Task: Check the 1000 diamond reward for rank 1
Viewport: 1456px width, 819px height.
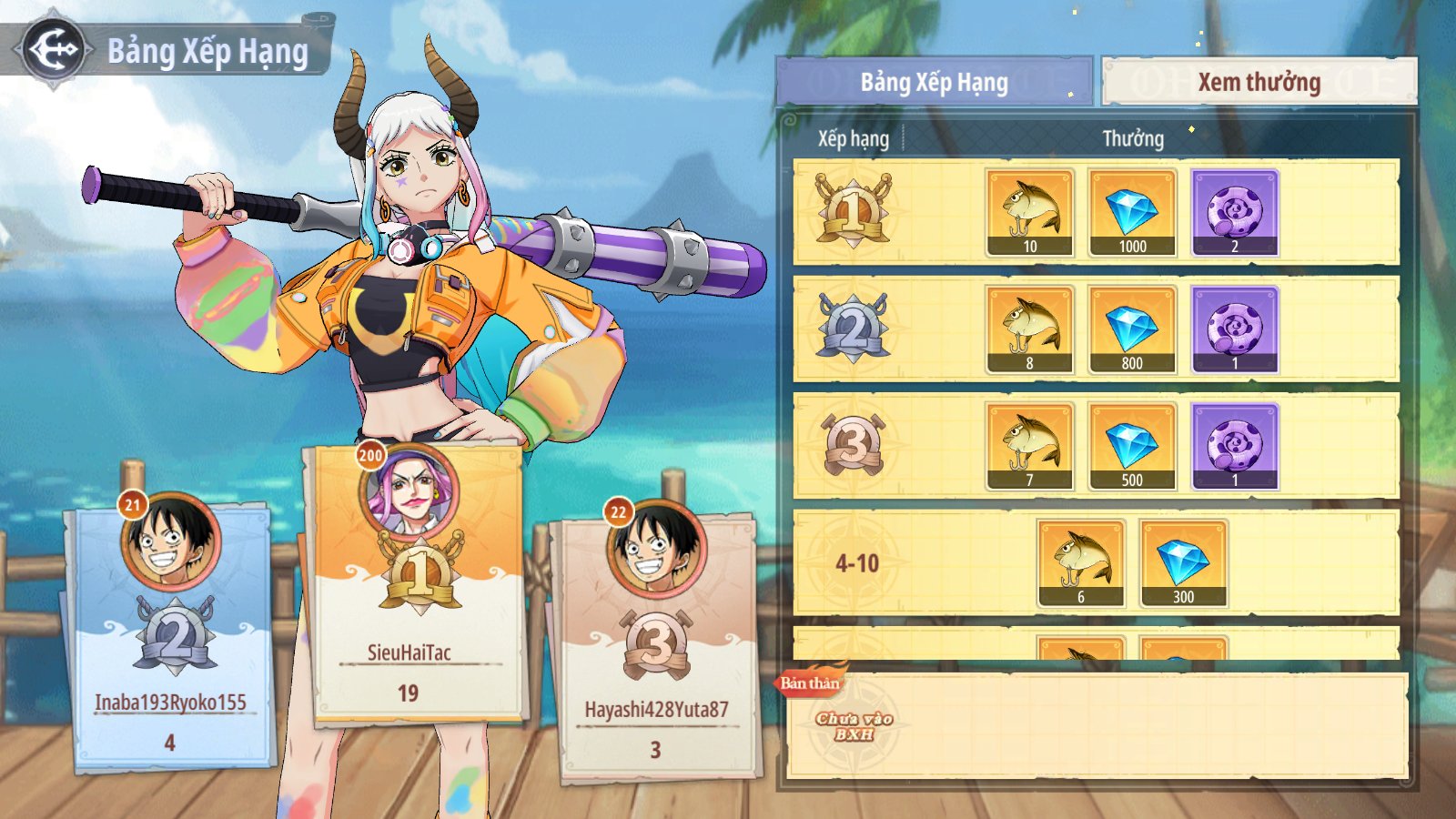Action: (x=1133, y=213)
